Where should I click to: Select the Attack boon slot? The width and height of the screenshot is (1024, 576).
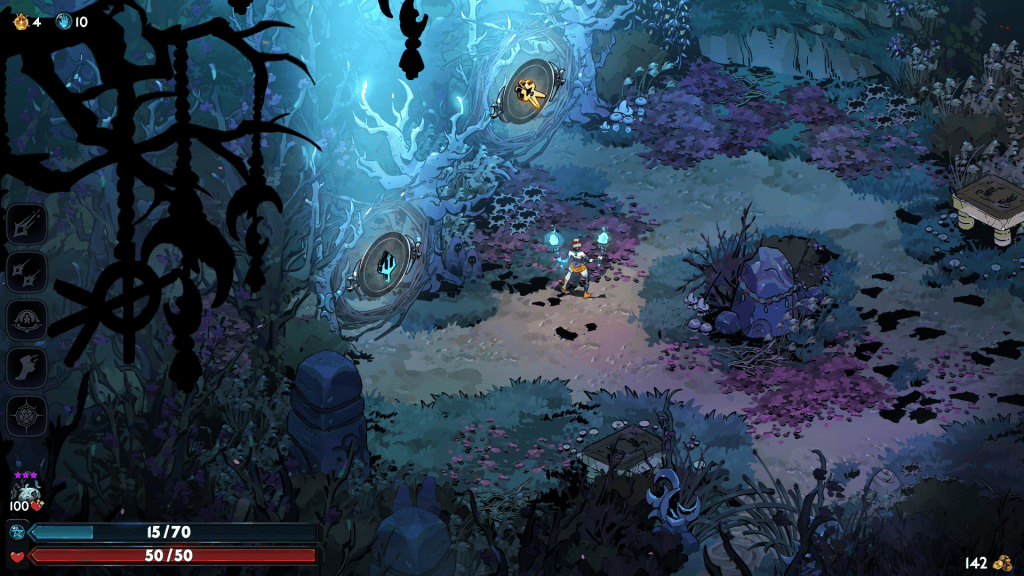point(27,223)
